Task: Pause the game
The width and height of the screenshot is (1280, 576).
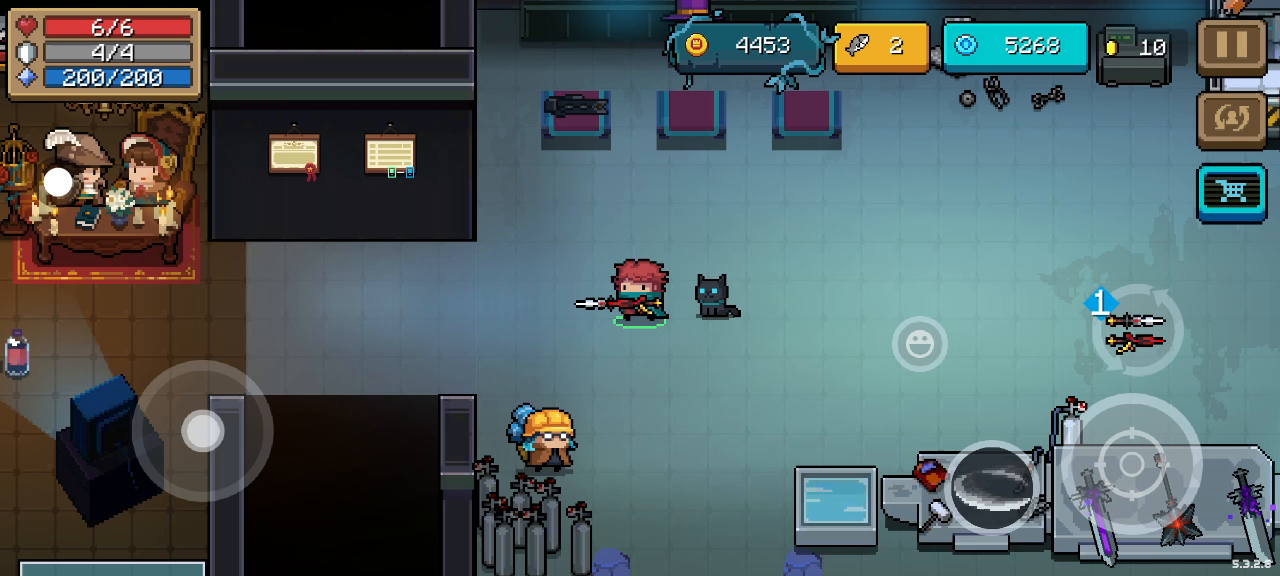Action: (1231, 47)
